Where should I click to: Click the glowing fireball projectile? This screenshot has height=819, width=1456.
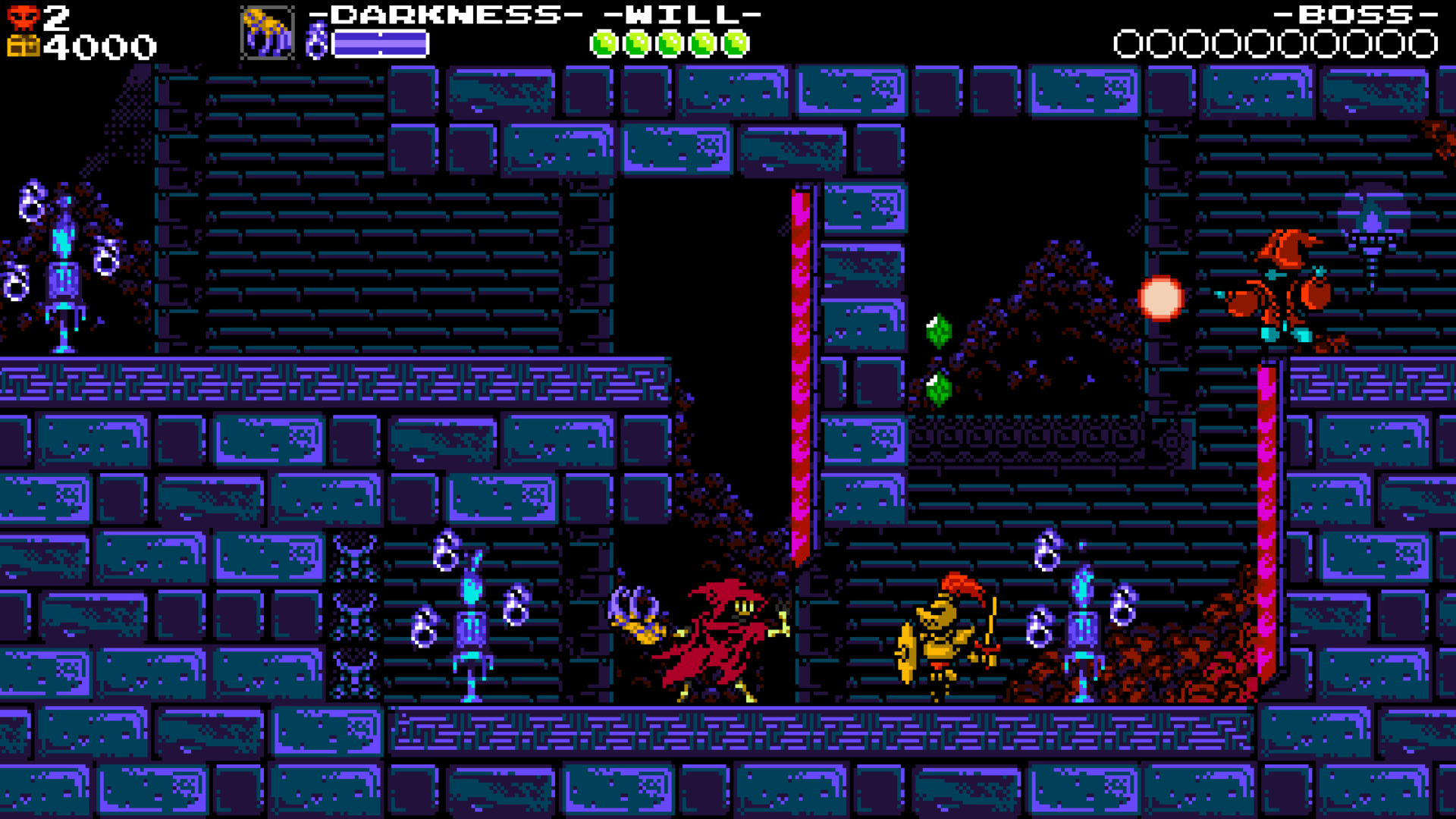point(1160,297)
